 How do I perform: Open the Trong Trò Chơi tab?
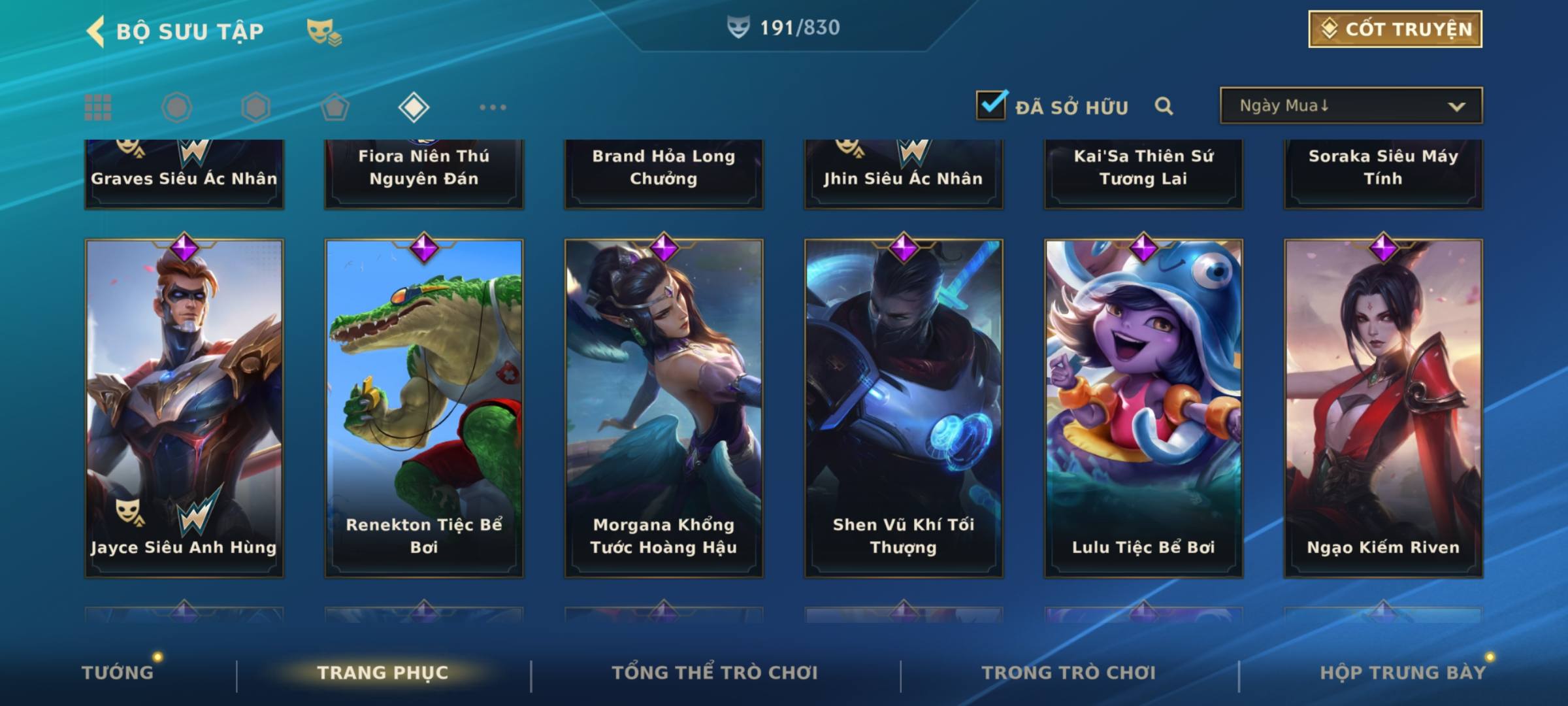pyautogui.click(x=1069, y=672)
